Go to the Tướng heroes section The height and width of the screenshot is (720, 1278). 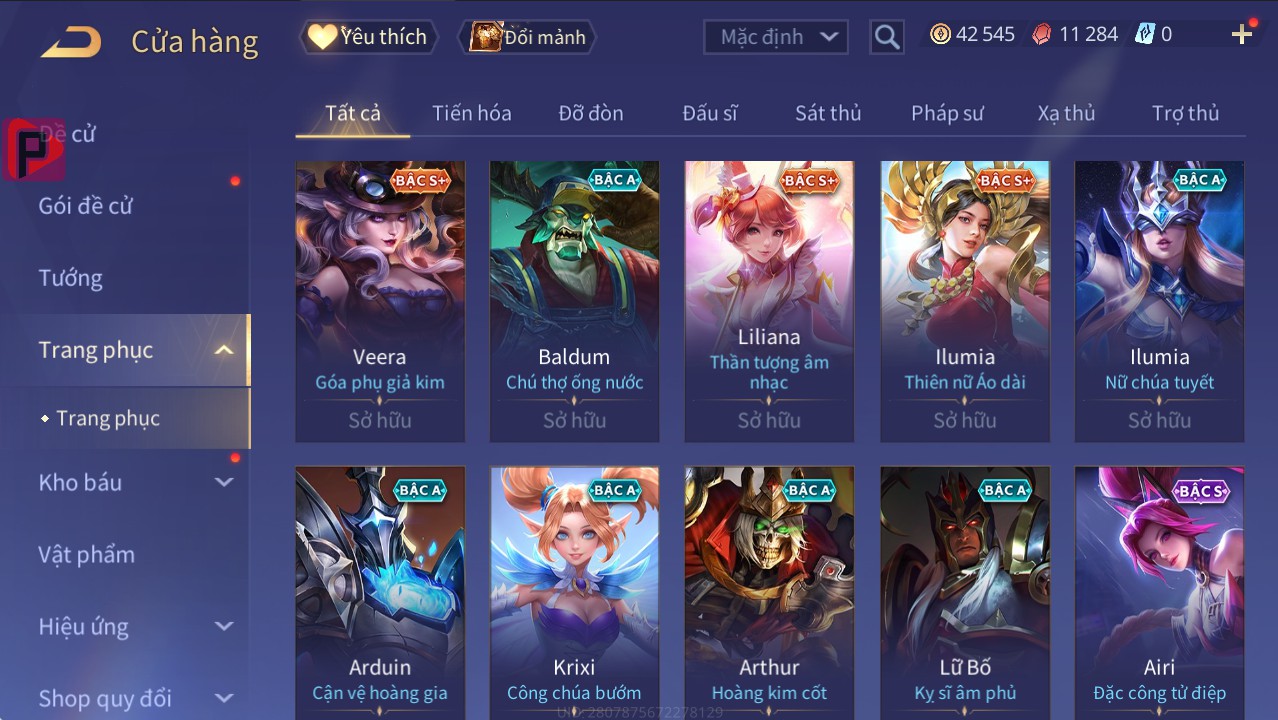point(71,278)
